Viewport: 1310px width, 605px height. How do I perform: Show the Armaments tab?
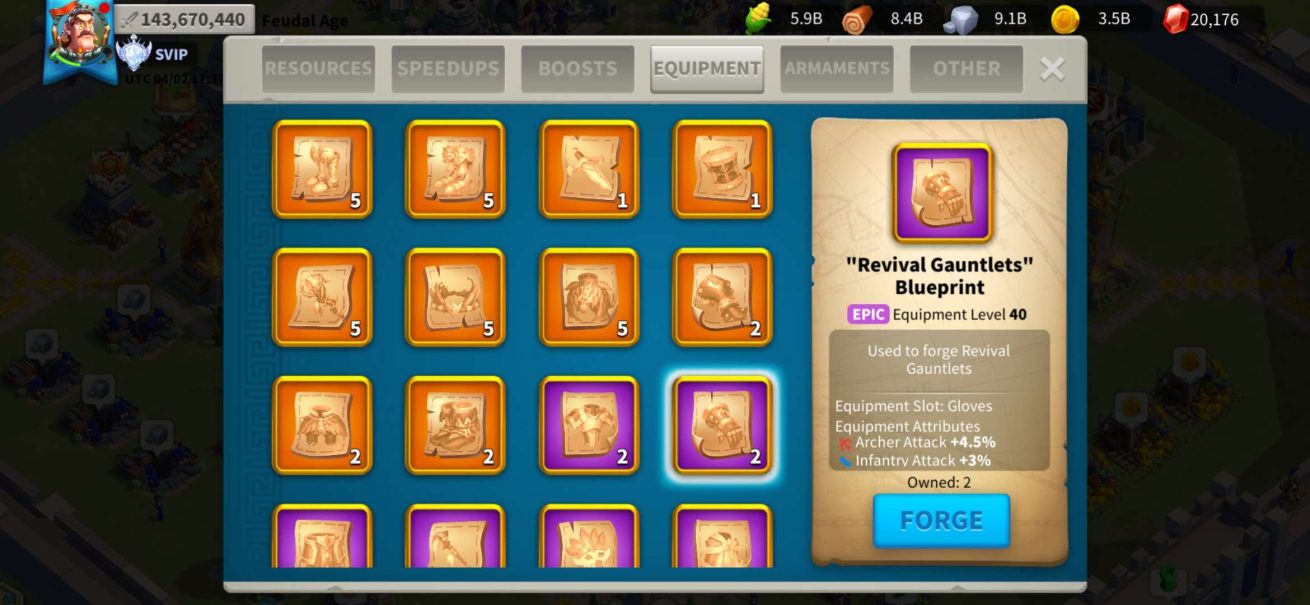[837, 69]
